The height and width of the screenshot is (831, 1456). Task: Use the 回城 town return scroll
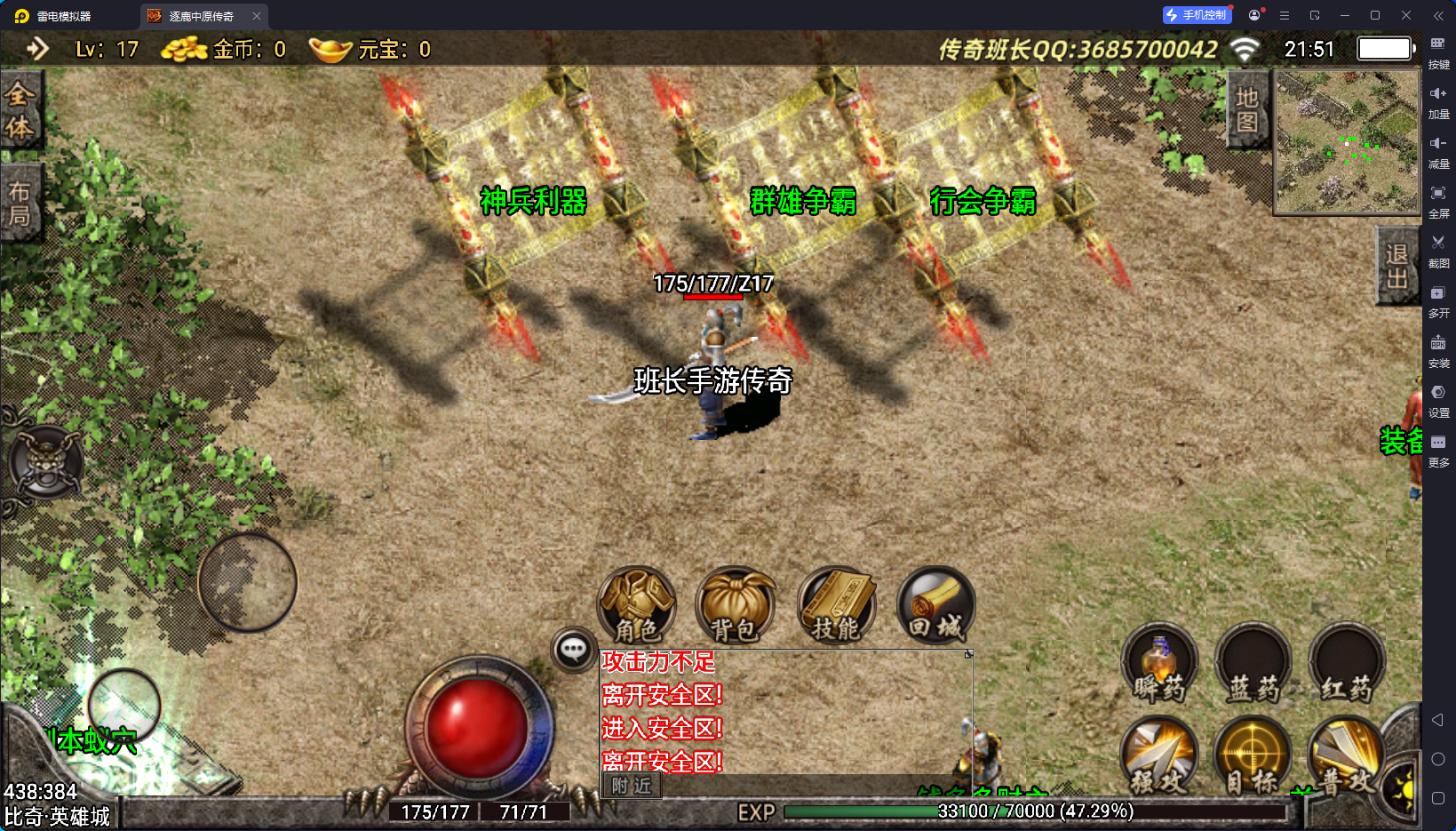pos(935,605)
